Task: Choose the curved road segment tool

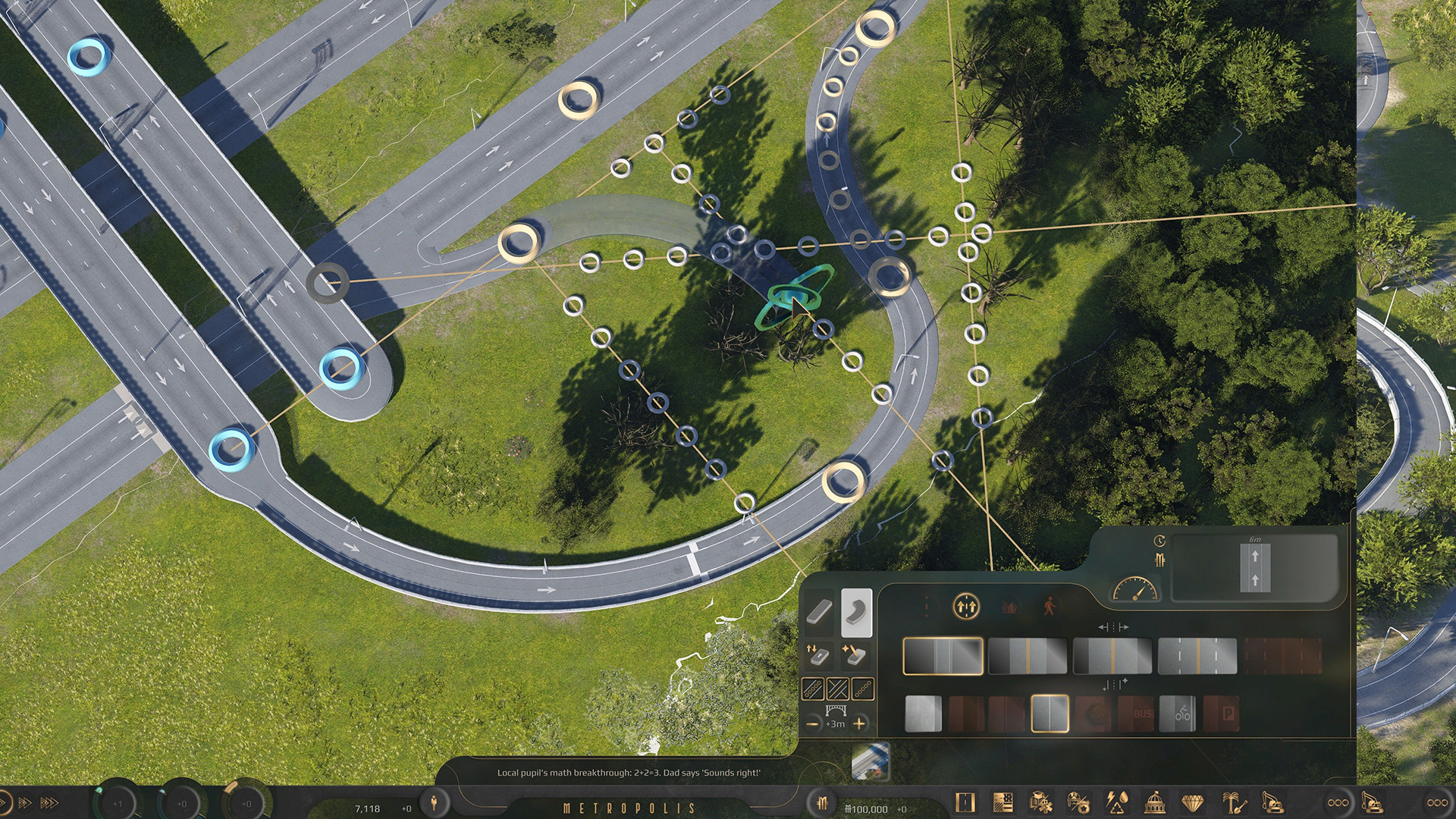Action: [x=856, y=611]
